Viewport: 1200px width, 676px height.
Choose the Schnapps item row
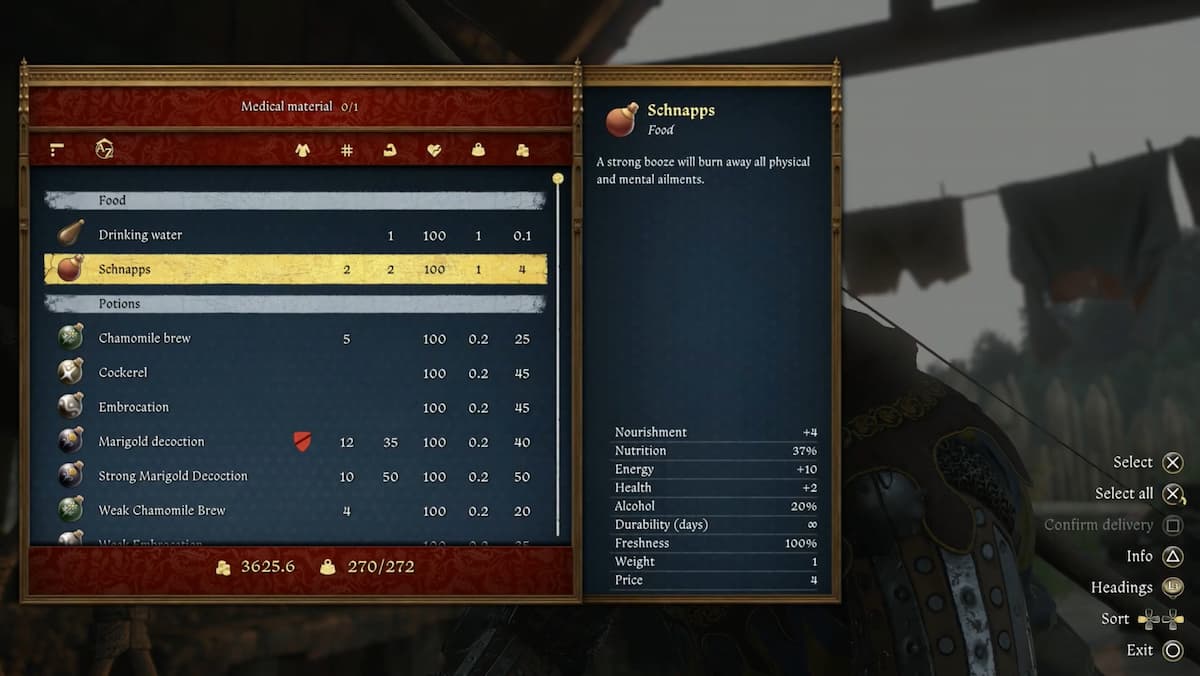coord(295,269)
